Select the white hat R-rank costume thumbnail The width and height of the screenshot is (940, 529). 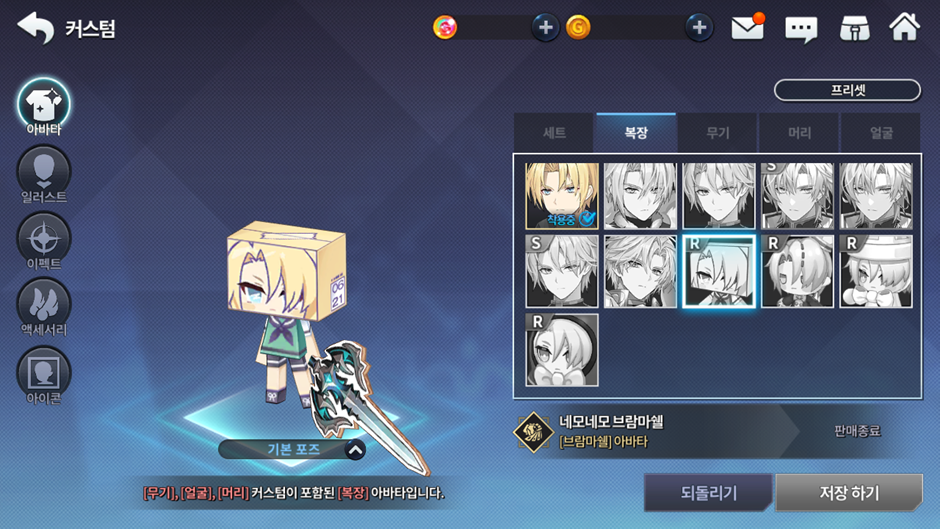pos(876,272)
